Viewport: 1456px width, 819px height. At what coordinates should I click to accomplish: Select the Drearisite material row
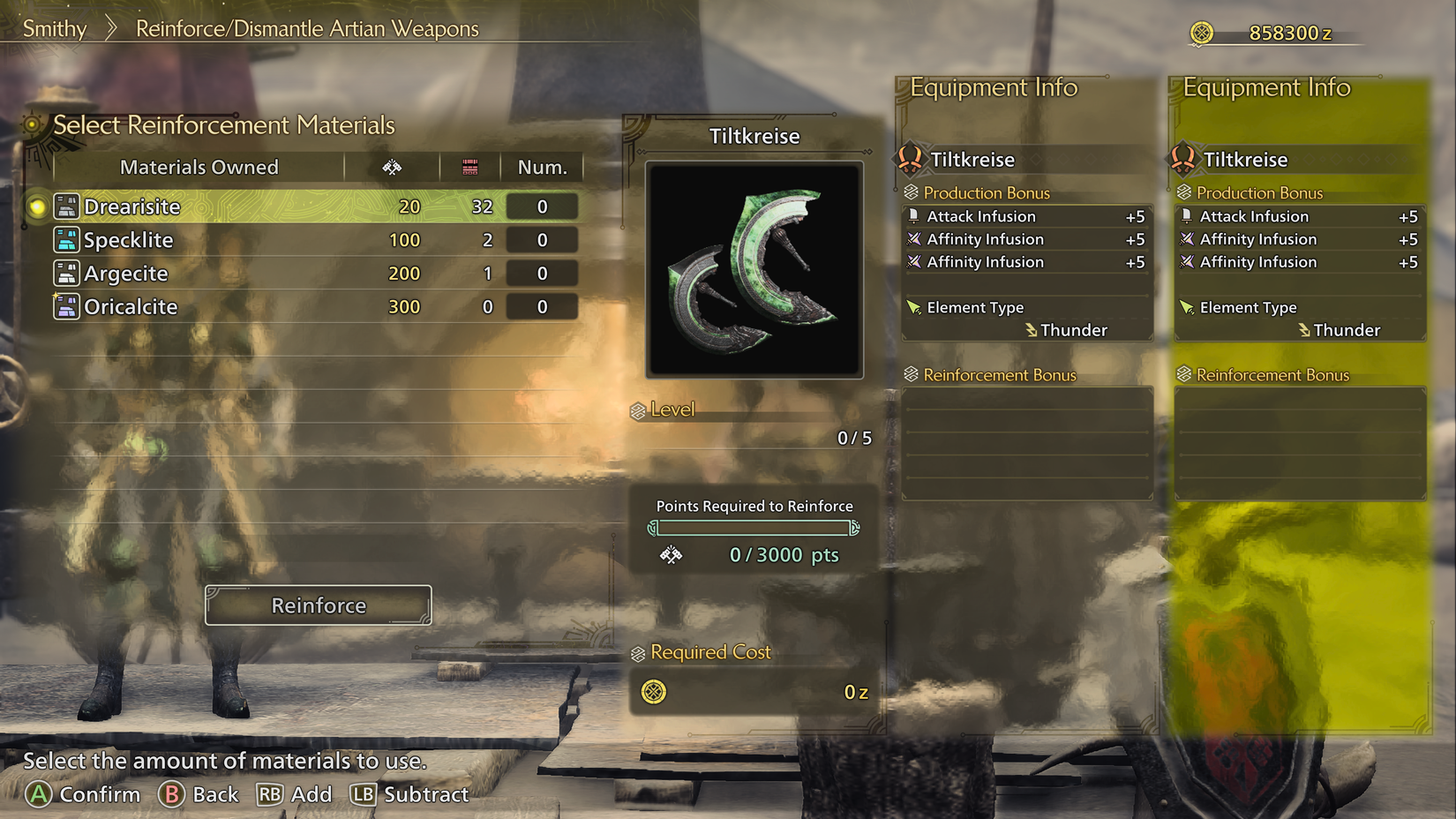click(300, 207)
